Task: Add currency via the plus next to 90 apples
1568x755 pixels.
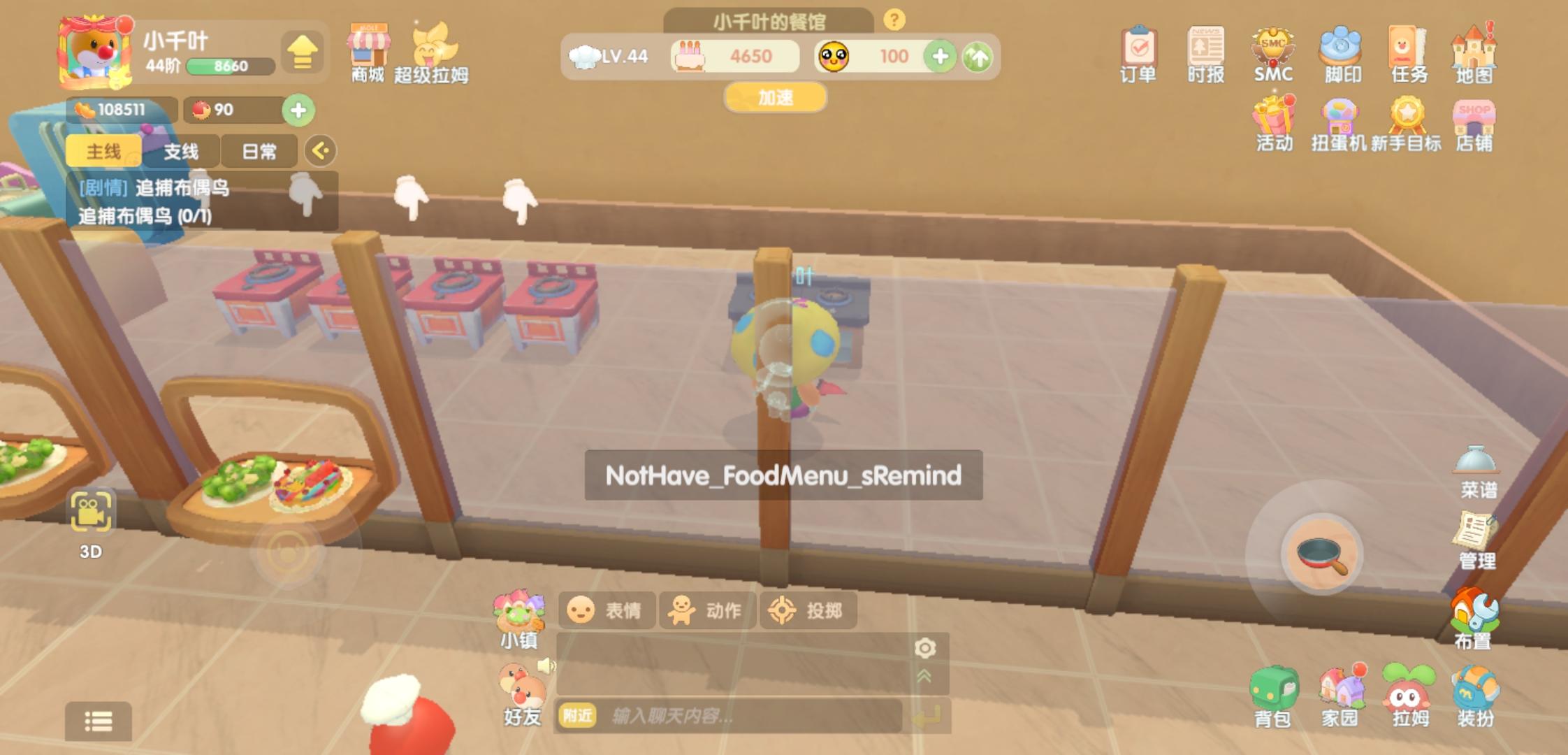Action: coord(300,110)
